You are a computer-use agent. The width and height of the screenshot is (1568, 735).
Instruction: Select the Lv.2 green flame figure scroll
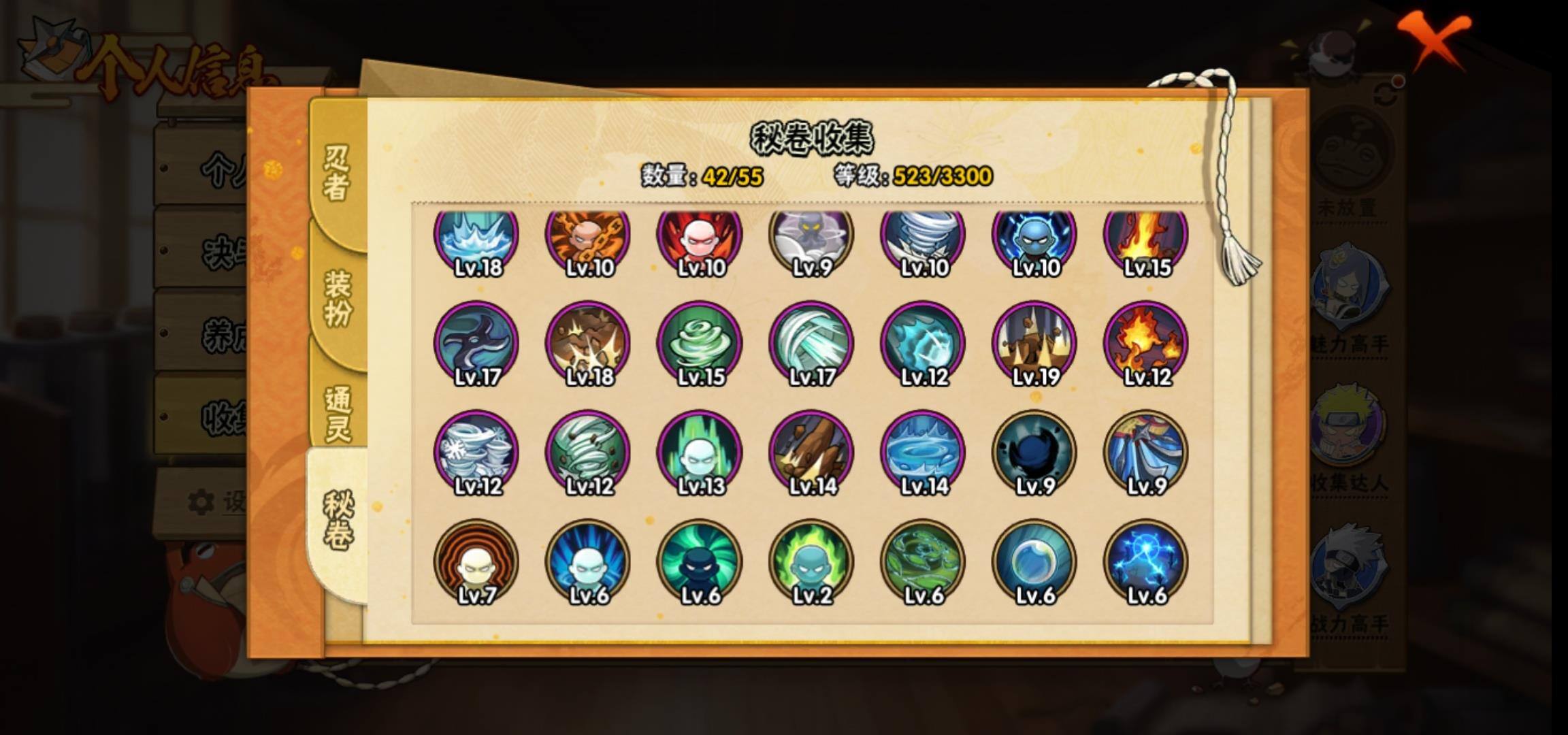pos(811,562)
